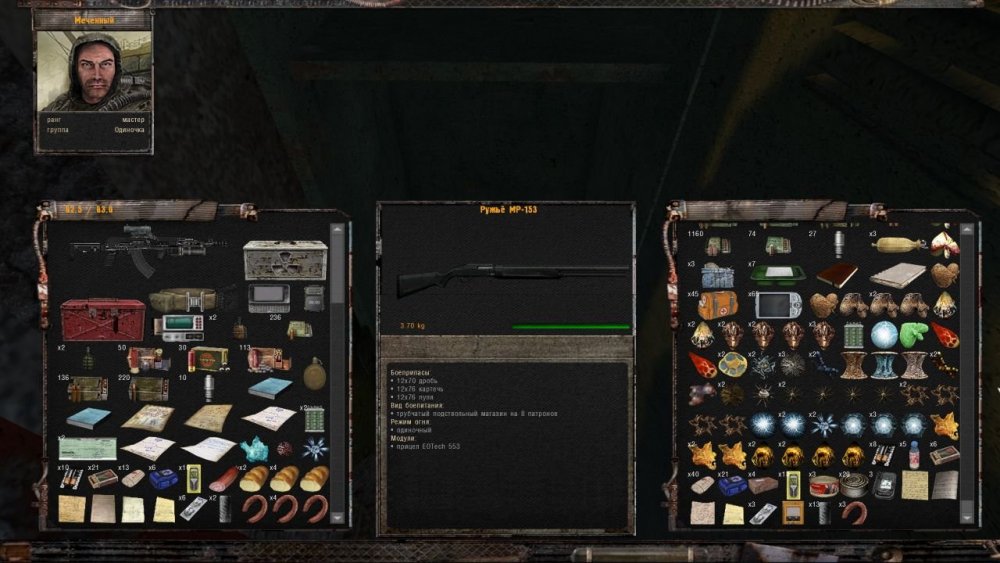Choose the olive ammo belt item
This screenshot has width=1000, height=563.
pos(185,300)
